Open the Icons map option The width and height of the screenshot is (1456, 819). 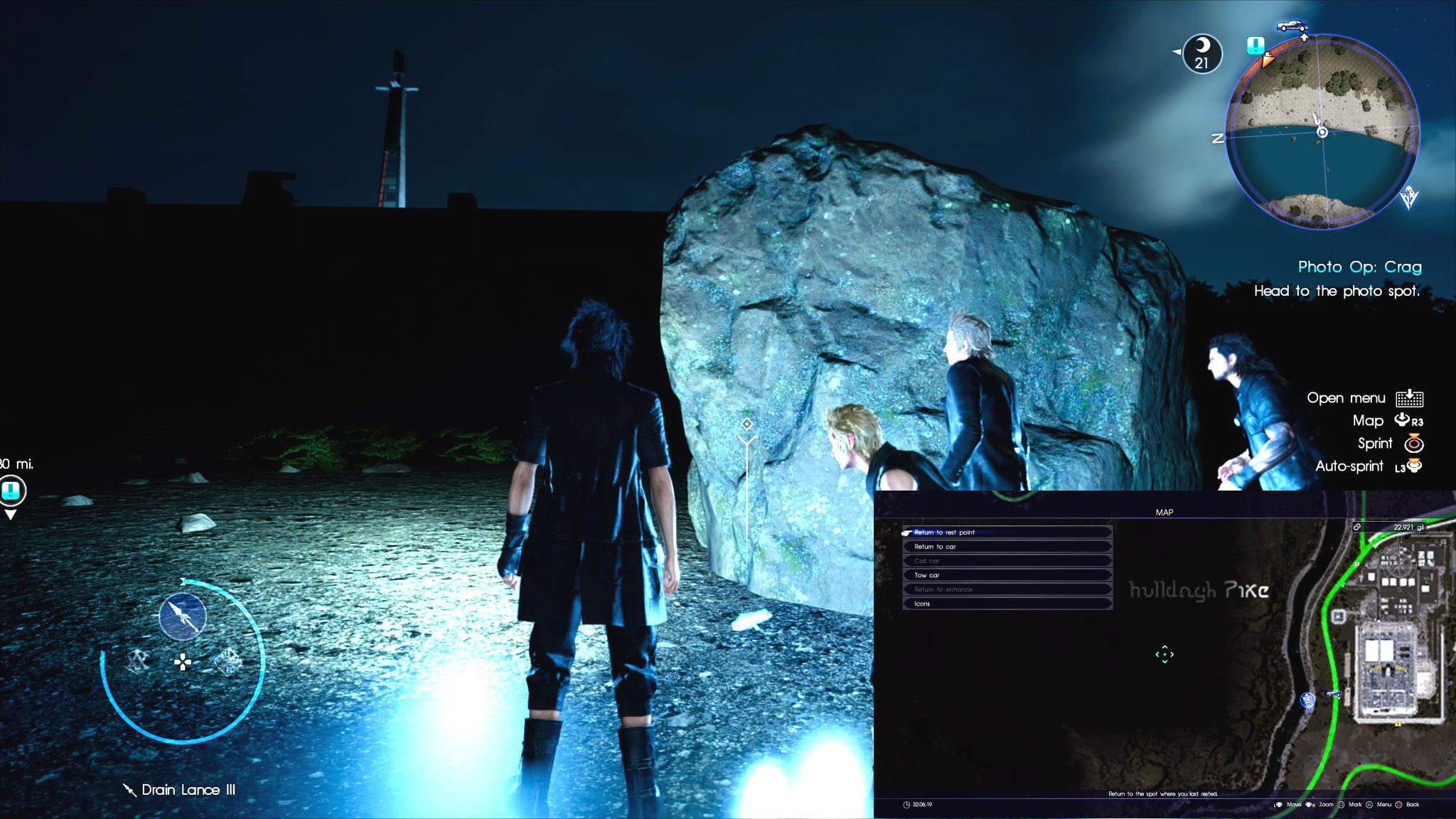pyautogui.click(x=1006, y=604)
